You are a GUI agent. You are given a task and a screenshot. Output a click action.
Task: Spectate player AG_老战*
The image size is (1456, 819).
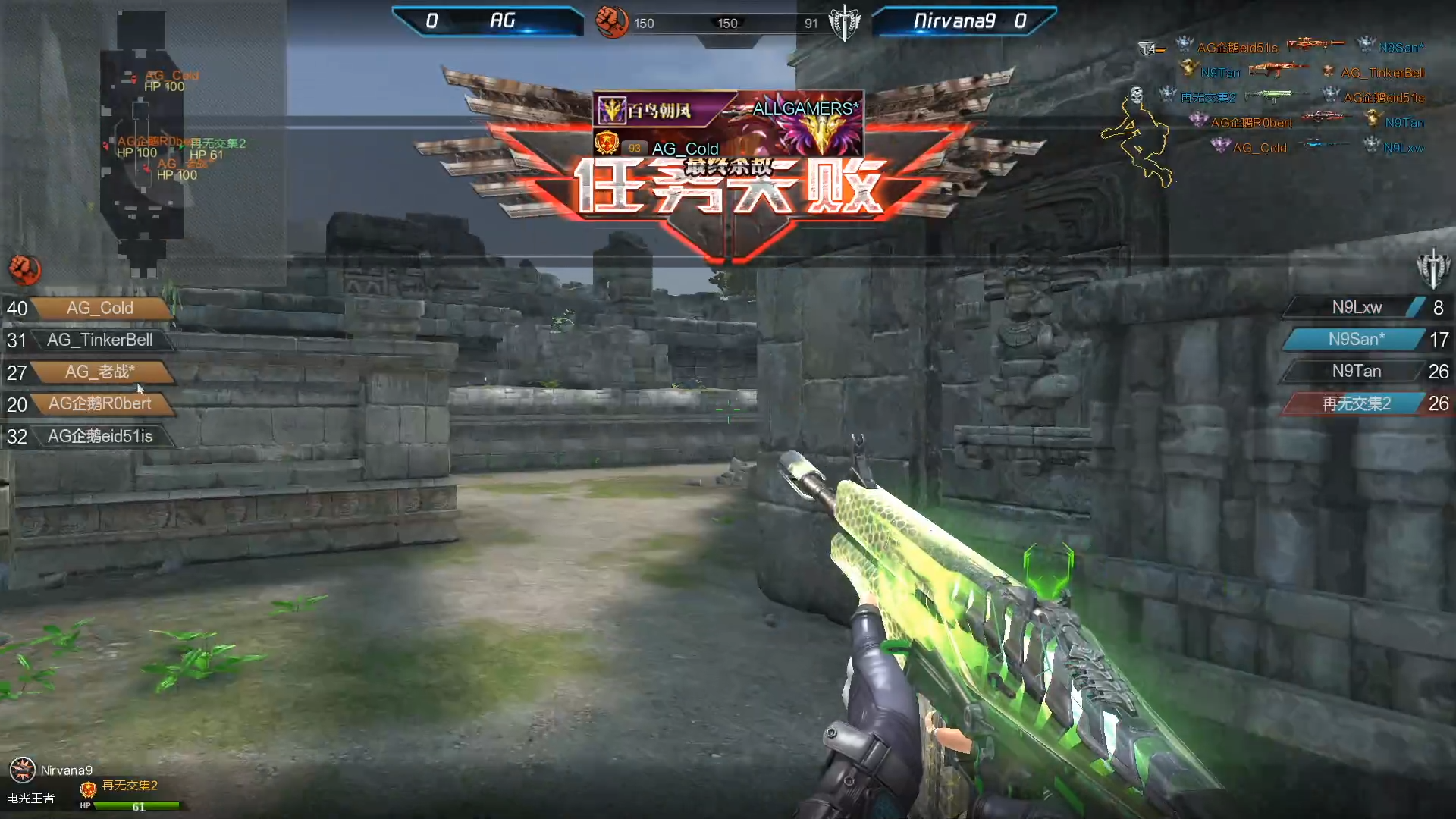pos(100,372)
